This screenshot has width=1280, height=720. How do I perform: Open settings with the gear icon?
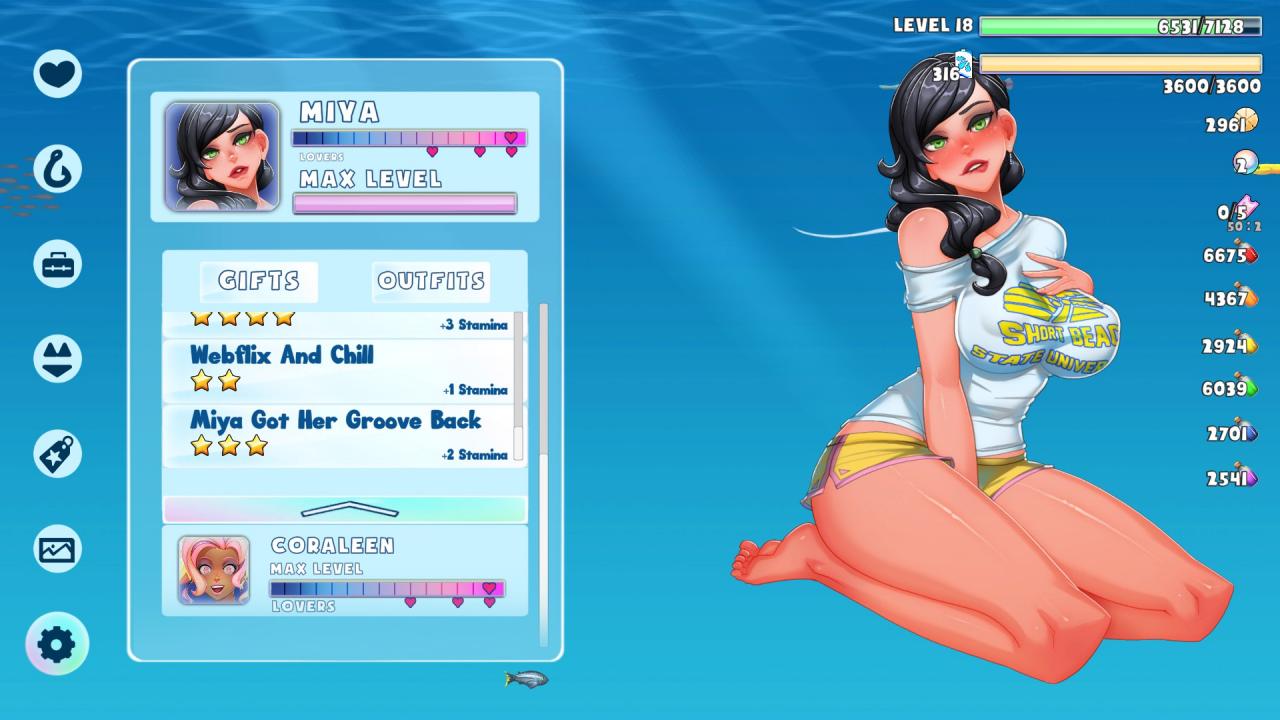pyautogui.click(x=57, y=644)
